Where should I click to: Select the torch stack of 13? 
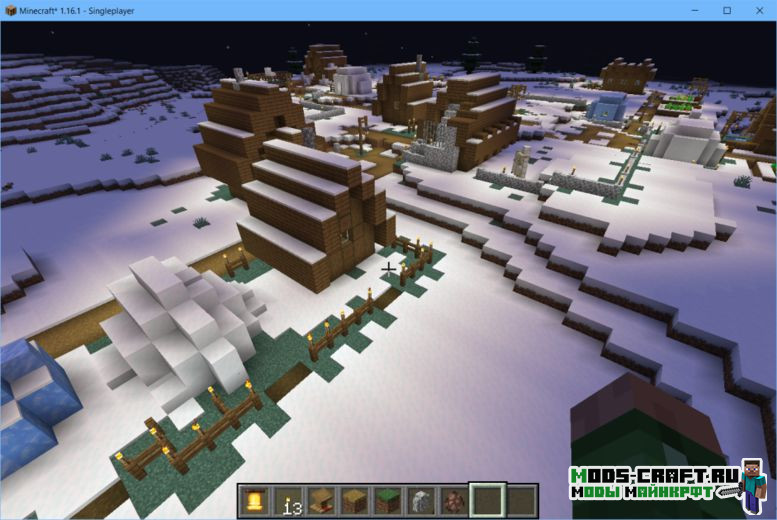point(289,501)
